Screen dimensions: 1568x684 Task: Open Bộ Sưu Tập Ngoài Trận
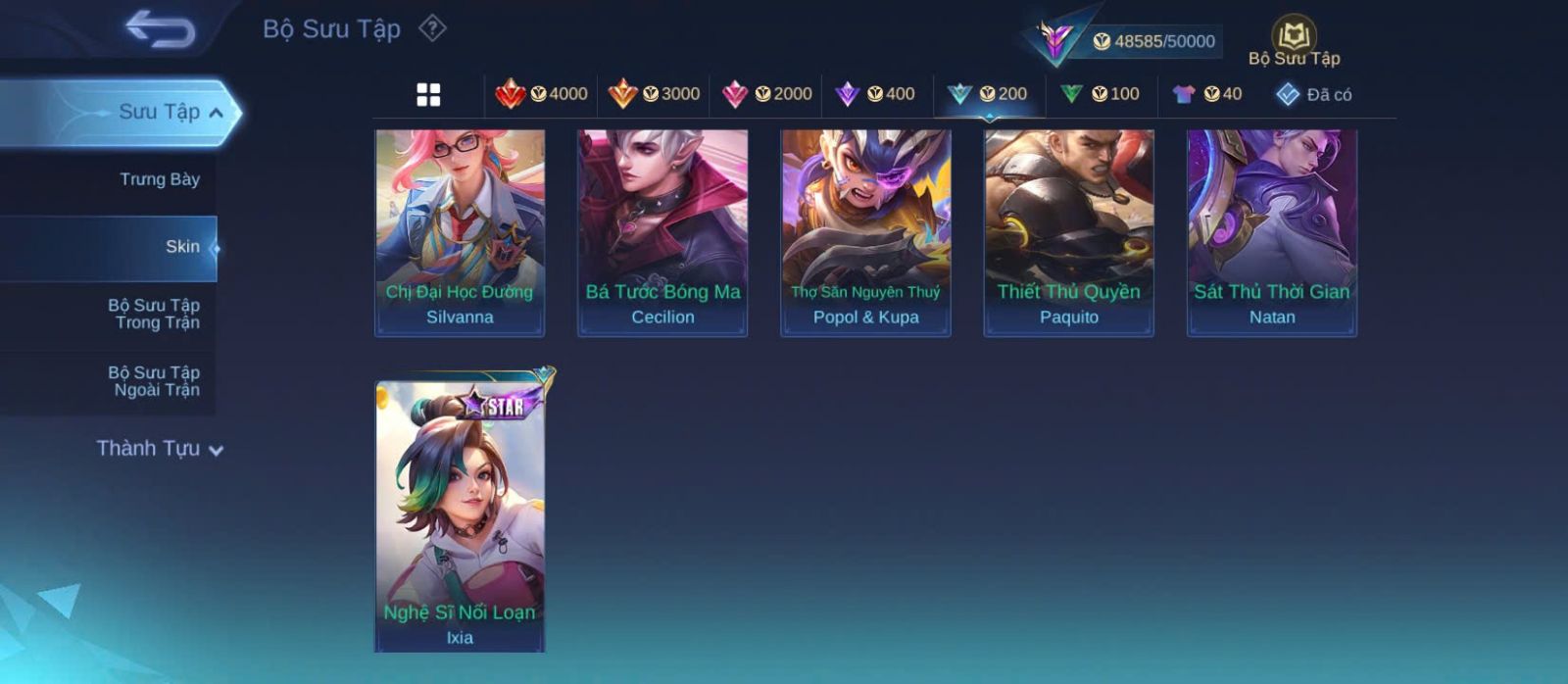(155, 381)
